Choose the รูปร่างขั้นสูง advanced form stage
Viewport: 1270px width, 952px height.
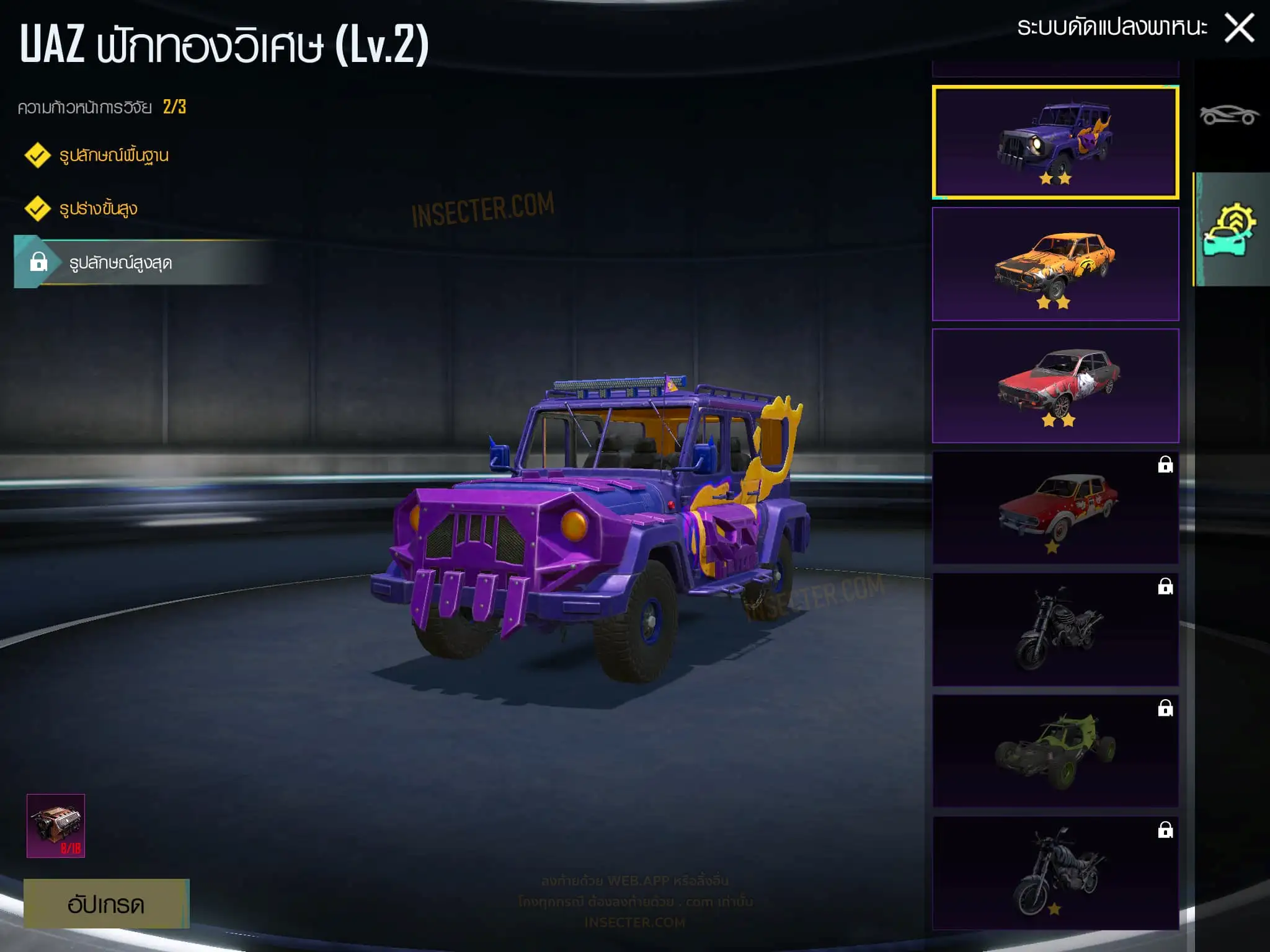[98, 209]
